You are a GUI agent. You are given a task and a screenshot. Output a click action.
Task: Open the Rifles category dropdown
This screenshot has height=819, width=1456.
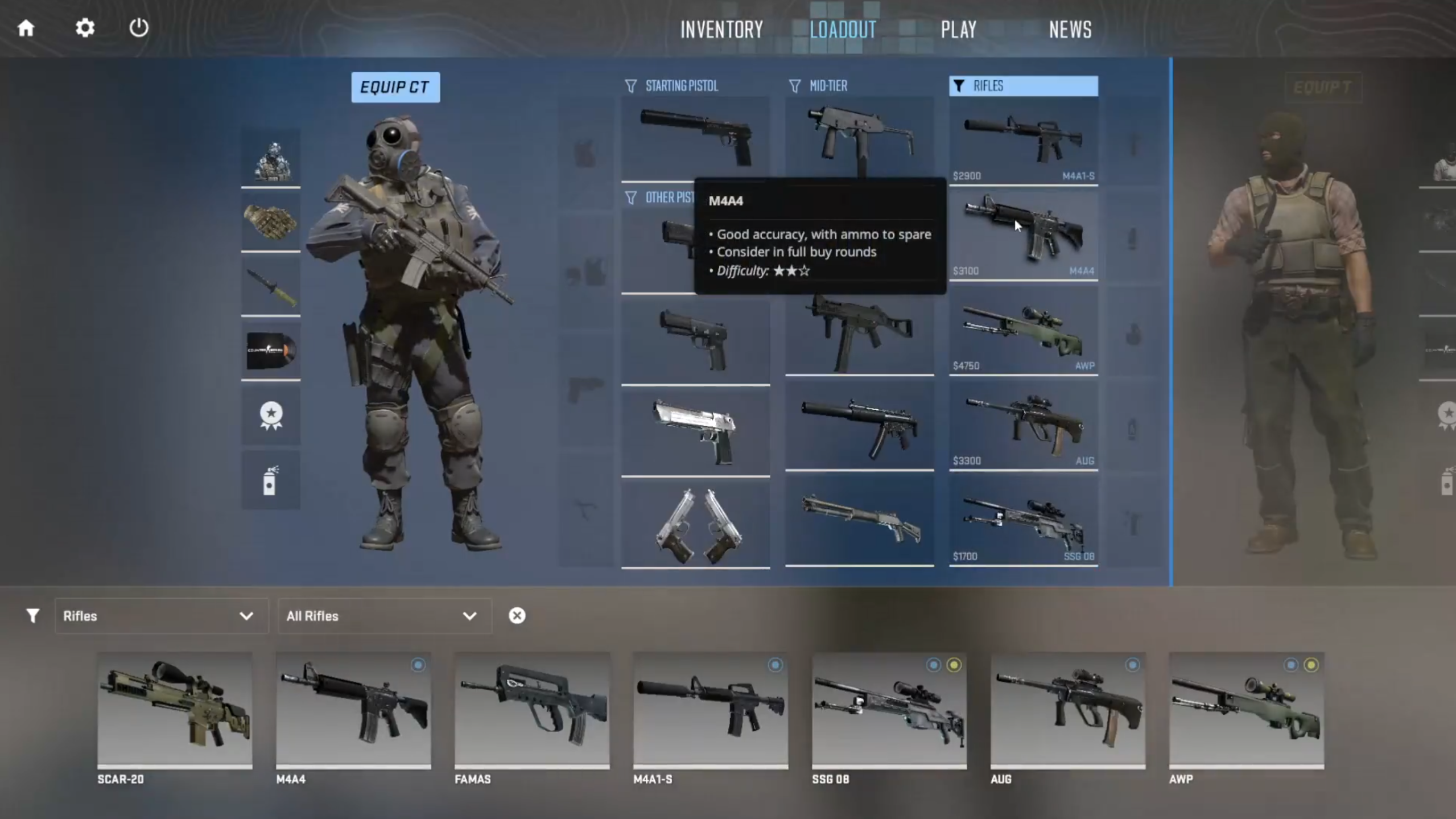(162, 616)
